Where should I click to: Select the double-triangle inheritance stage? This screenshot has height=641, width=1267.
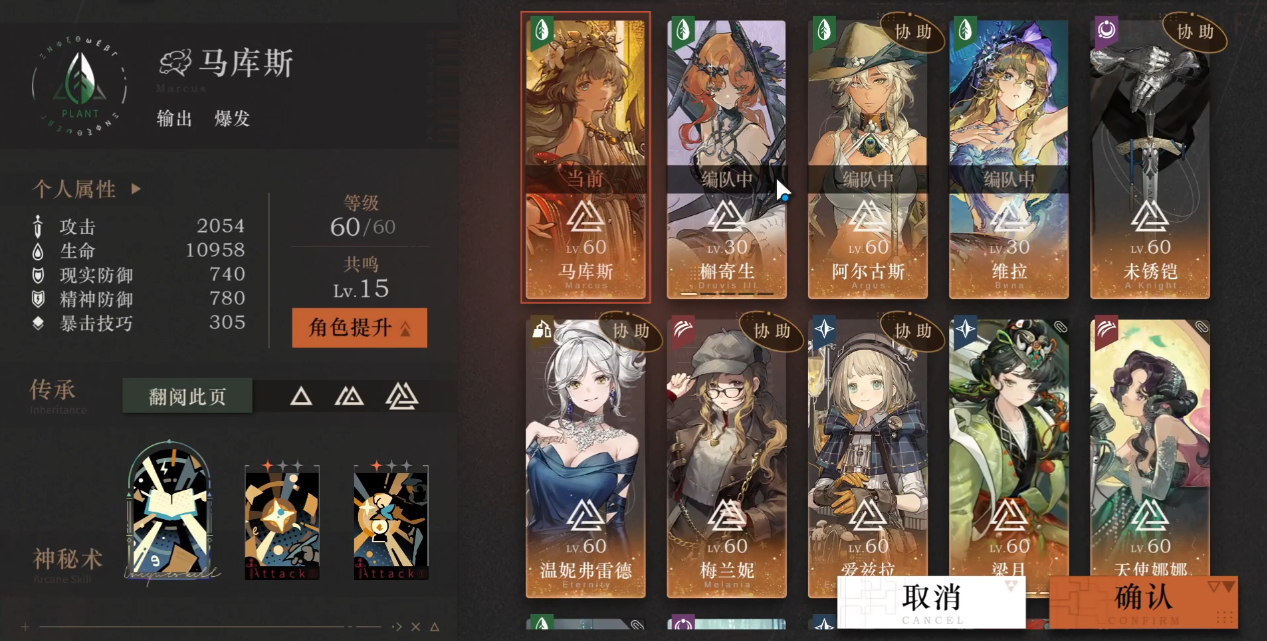[x=349, y=397]
